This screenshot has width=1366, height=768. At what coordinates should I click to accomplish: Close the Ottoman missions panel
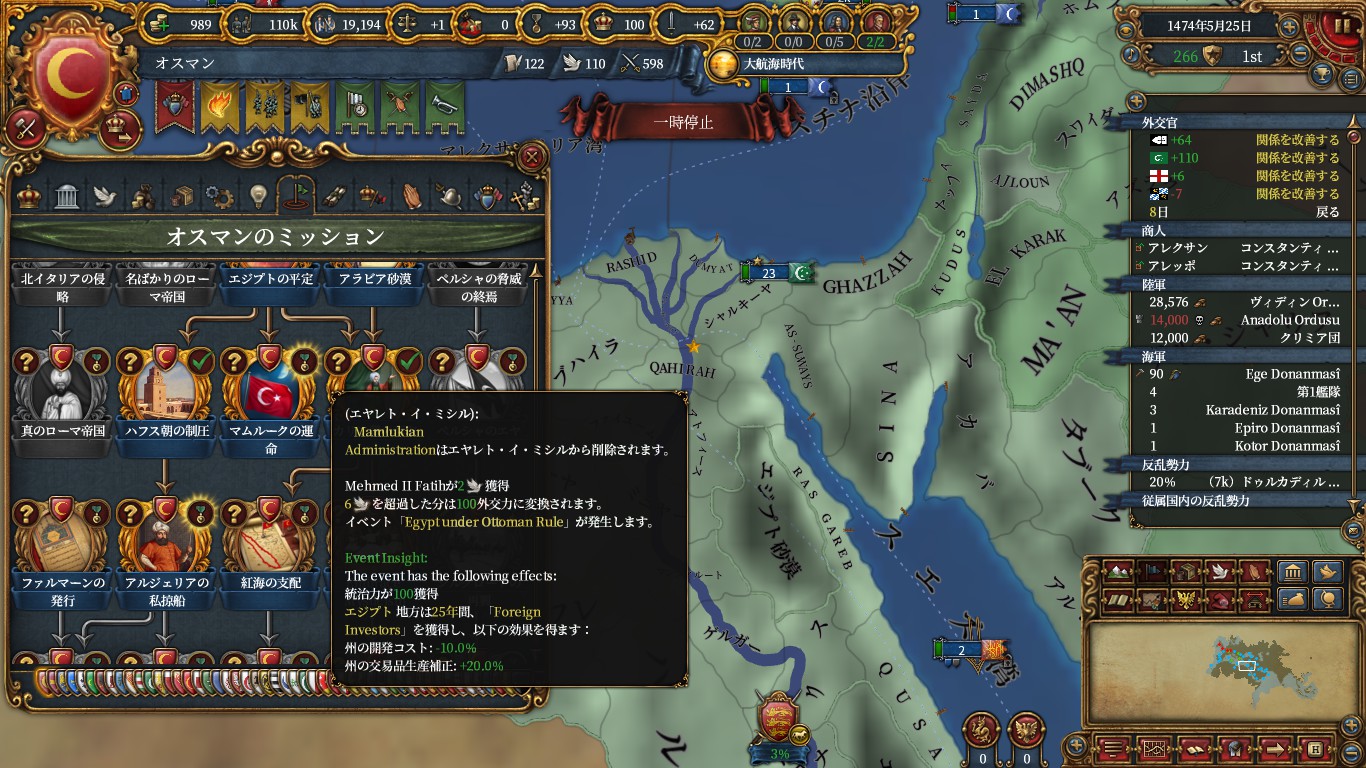533,157
